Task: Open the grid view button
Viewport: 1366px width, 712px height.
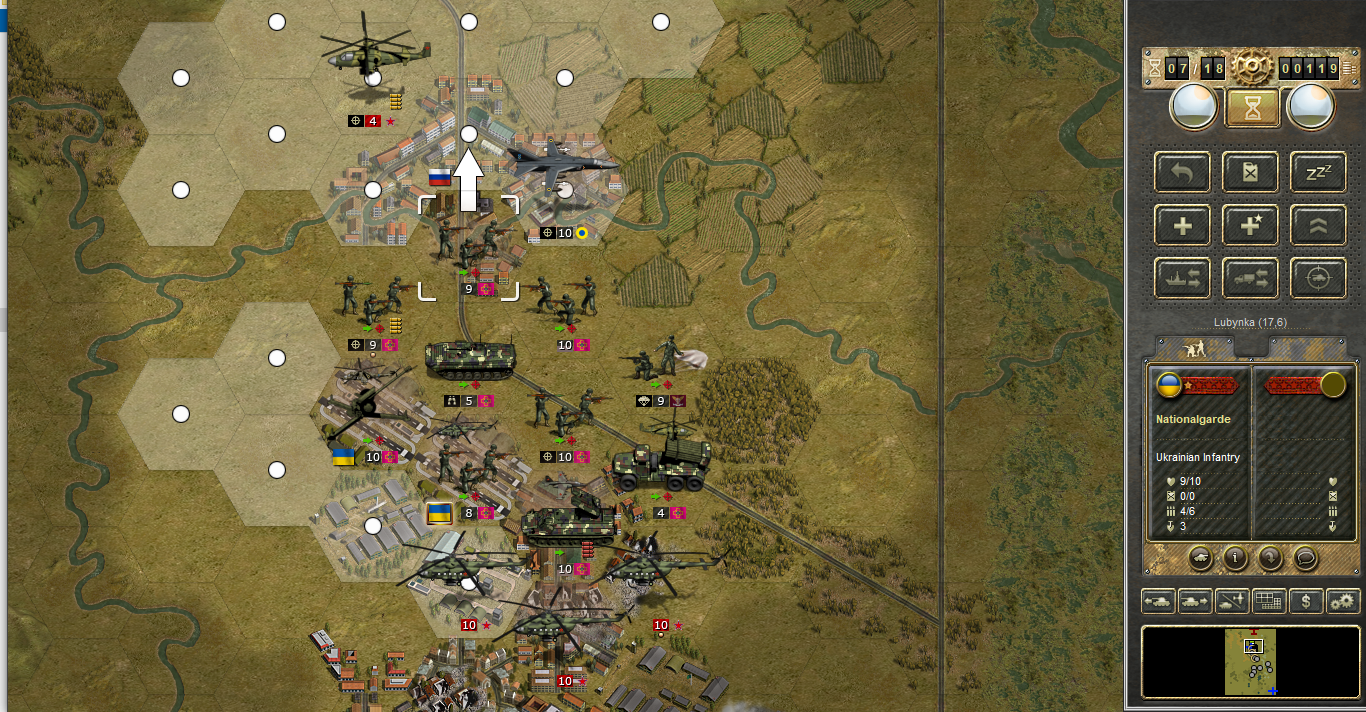Action: pos(1268,602)
